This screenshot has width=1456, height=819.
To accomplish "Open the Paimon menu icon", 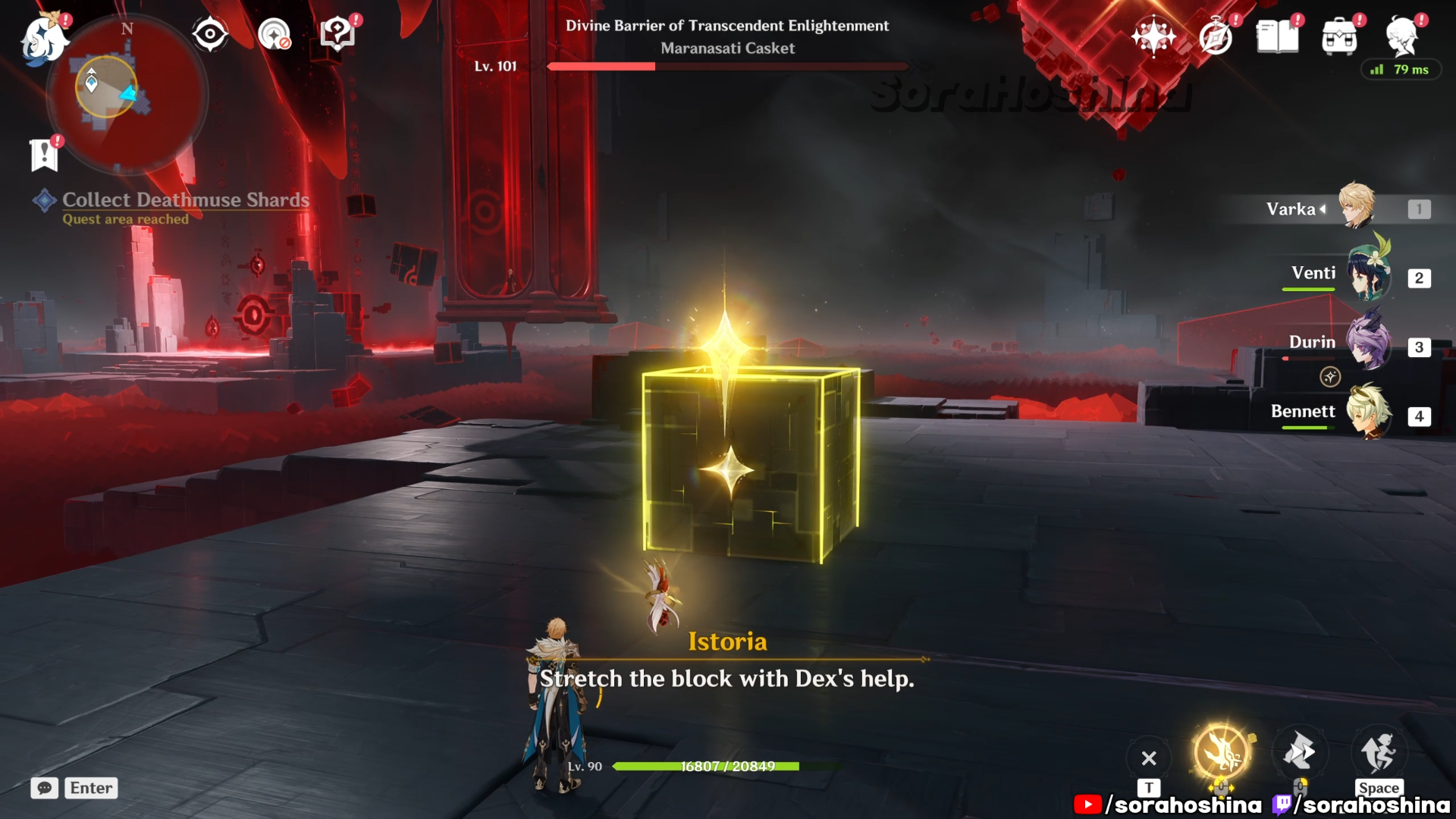I will click(x=44, y=38).
